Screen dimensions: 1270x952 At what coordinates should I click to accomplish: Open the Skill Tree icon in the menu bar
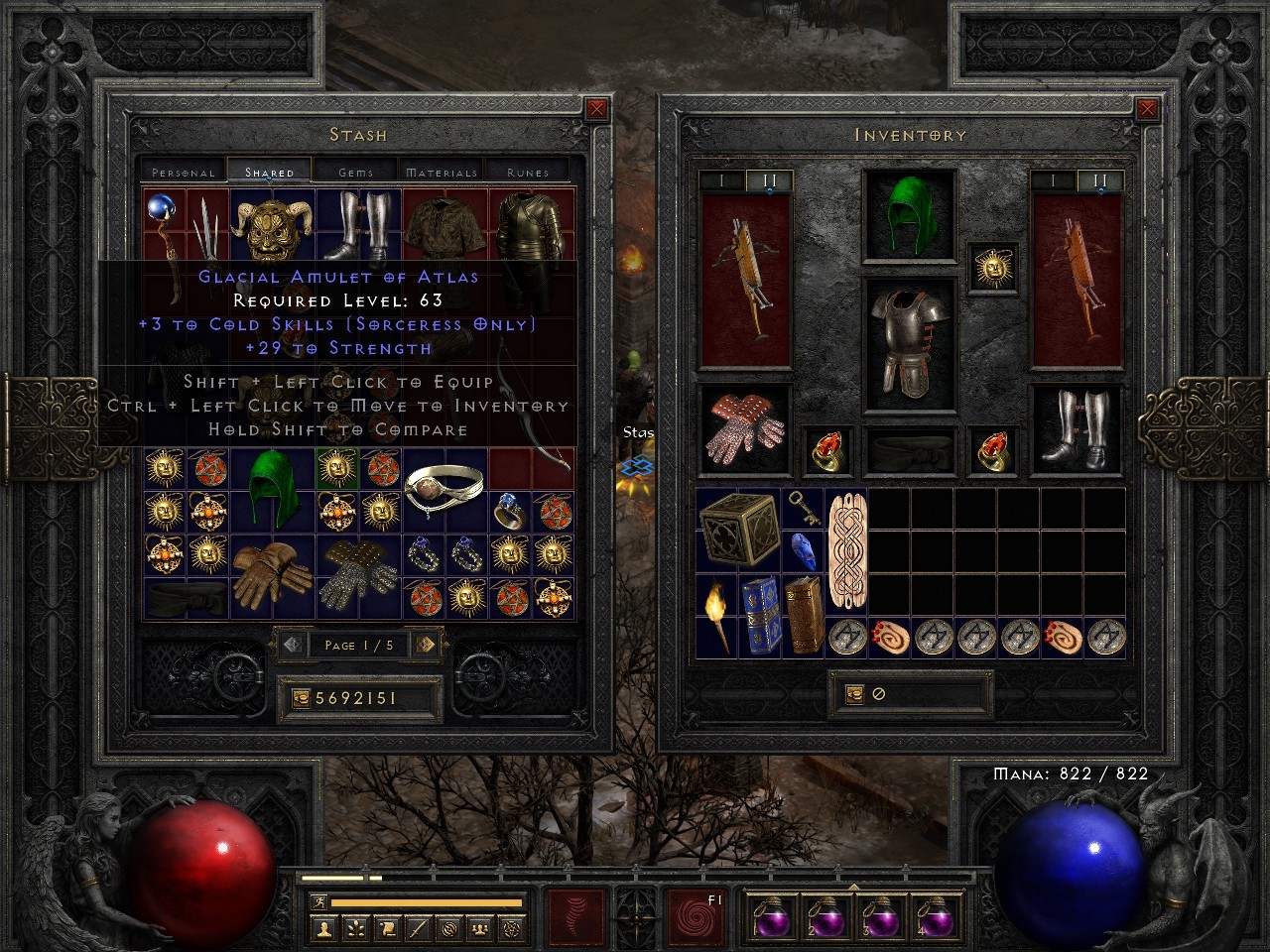tap(357, 929)
